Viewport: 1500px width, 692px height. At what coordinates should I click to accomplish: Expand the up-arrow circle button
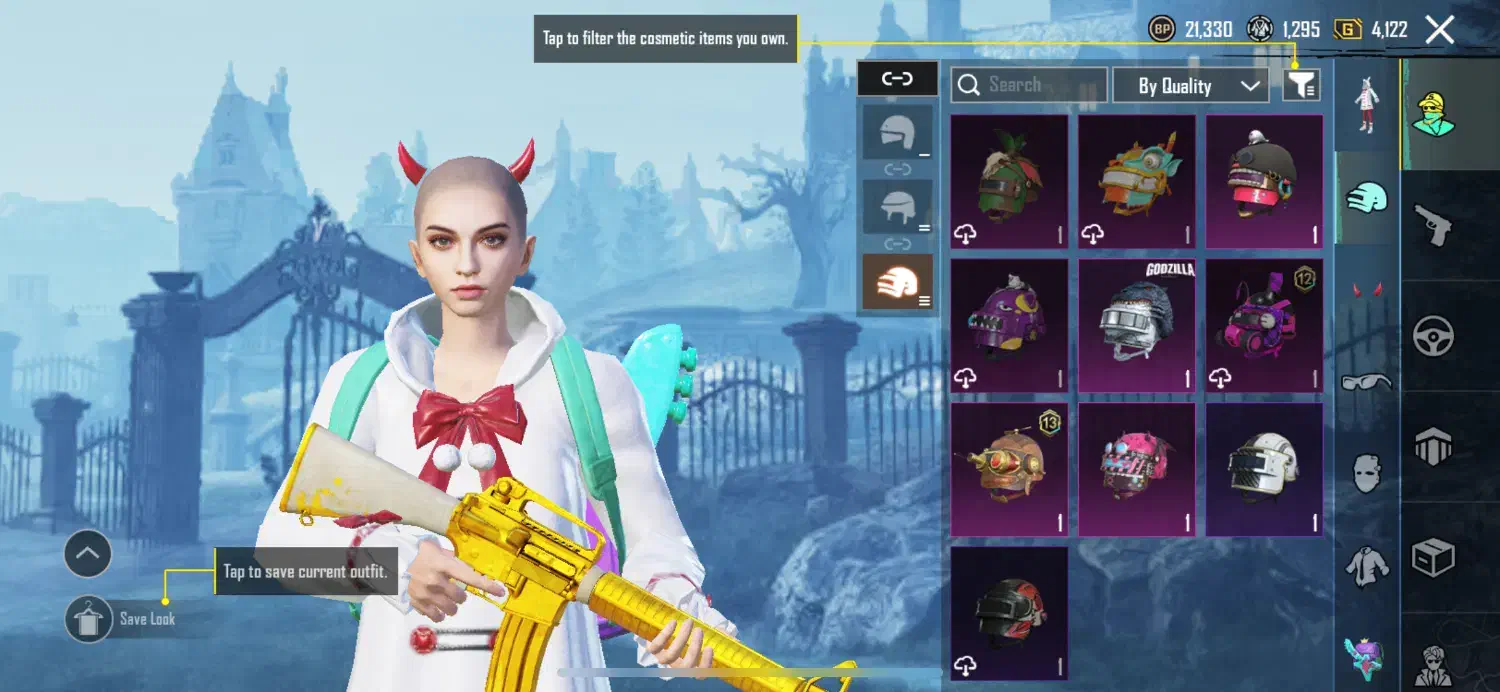tap(87, 553)
